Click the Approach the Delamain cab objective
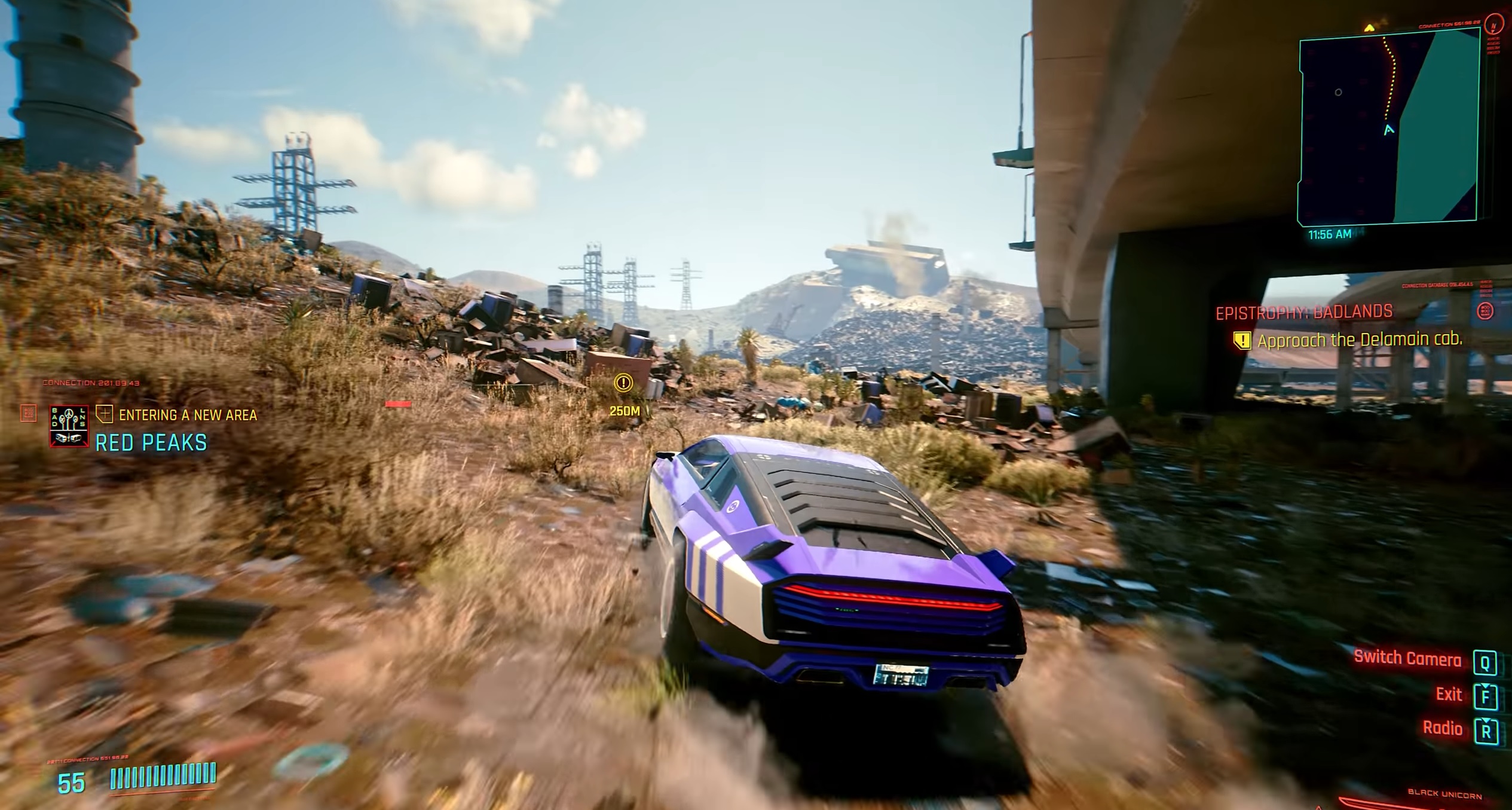 pos(1359,340)
